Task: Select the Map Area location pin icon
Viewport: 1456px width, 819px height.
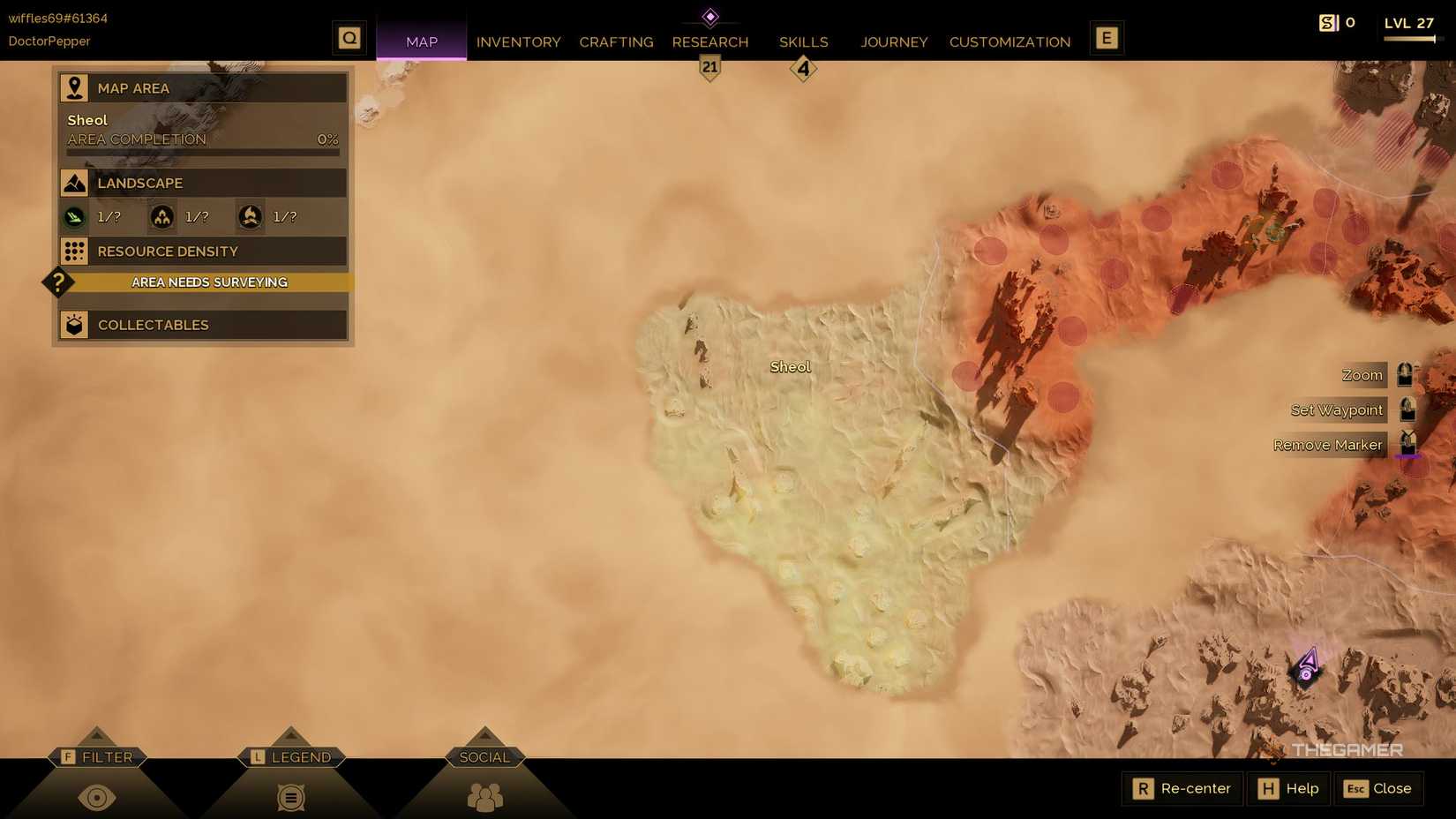Action: [x=74, y=86]
